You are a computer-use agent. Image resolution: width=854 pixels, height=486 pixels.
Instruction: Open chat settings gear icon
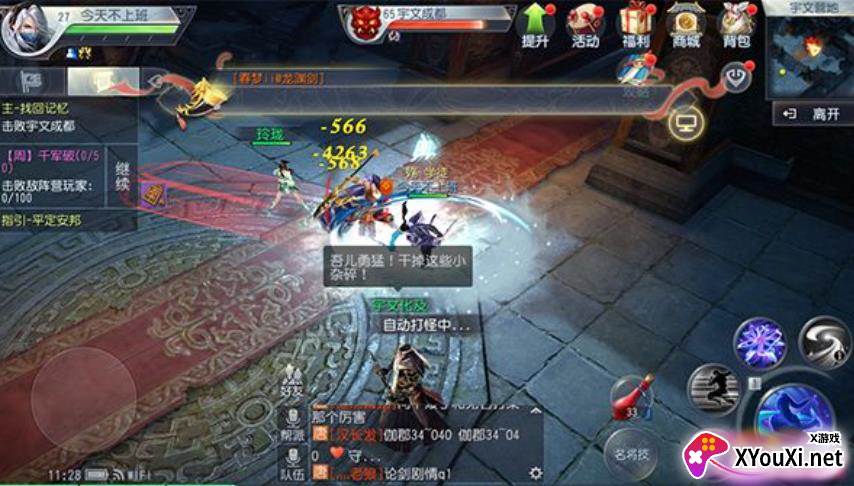point(535,472)
